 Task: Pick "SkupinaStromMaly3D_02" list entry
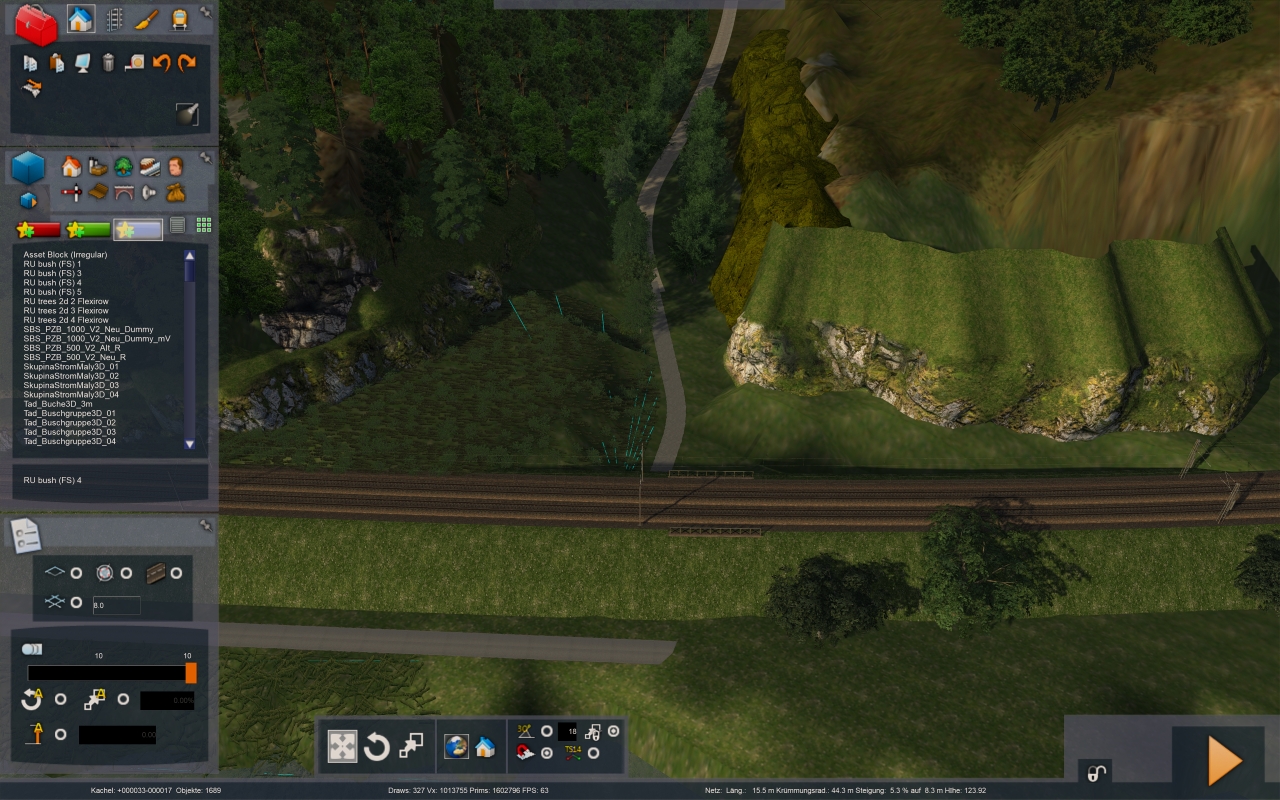(x=71, y=376)
